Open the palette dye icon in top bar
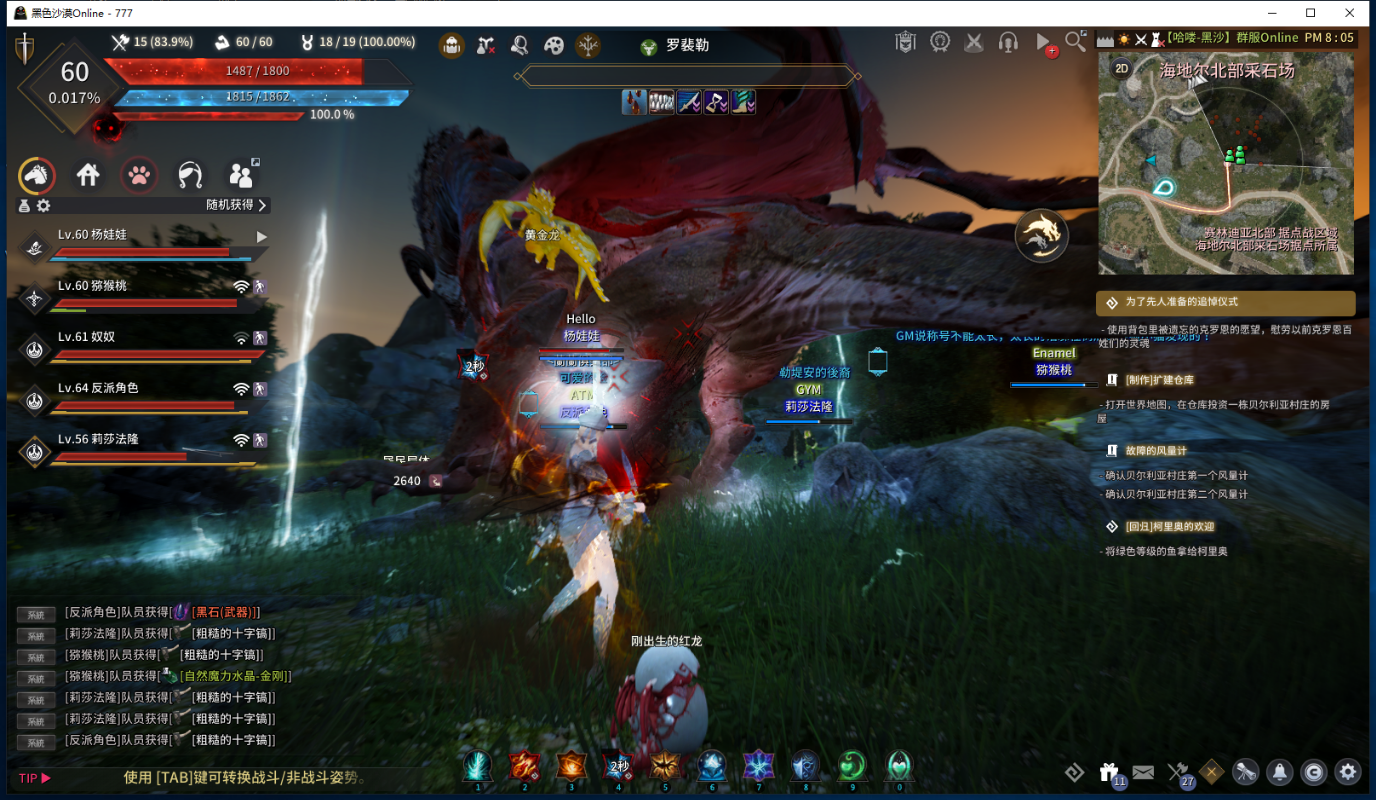 point(554,45)
